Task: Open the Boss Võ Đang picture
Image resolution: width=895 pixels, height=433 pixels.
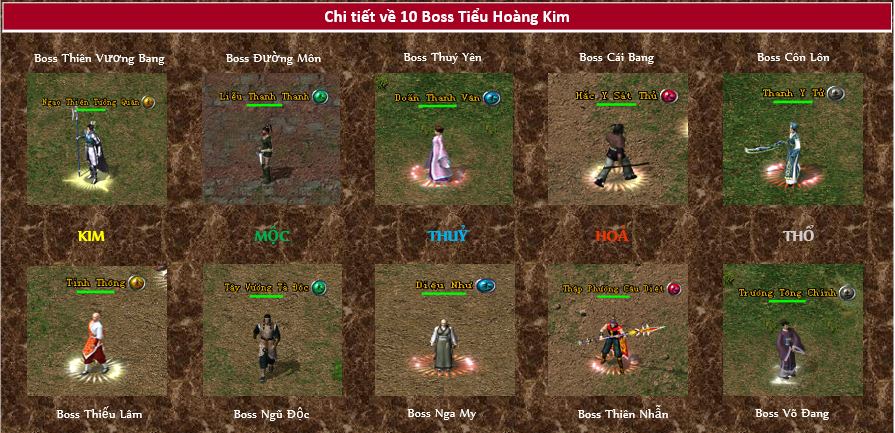Action: point(793,330)
